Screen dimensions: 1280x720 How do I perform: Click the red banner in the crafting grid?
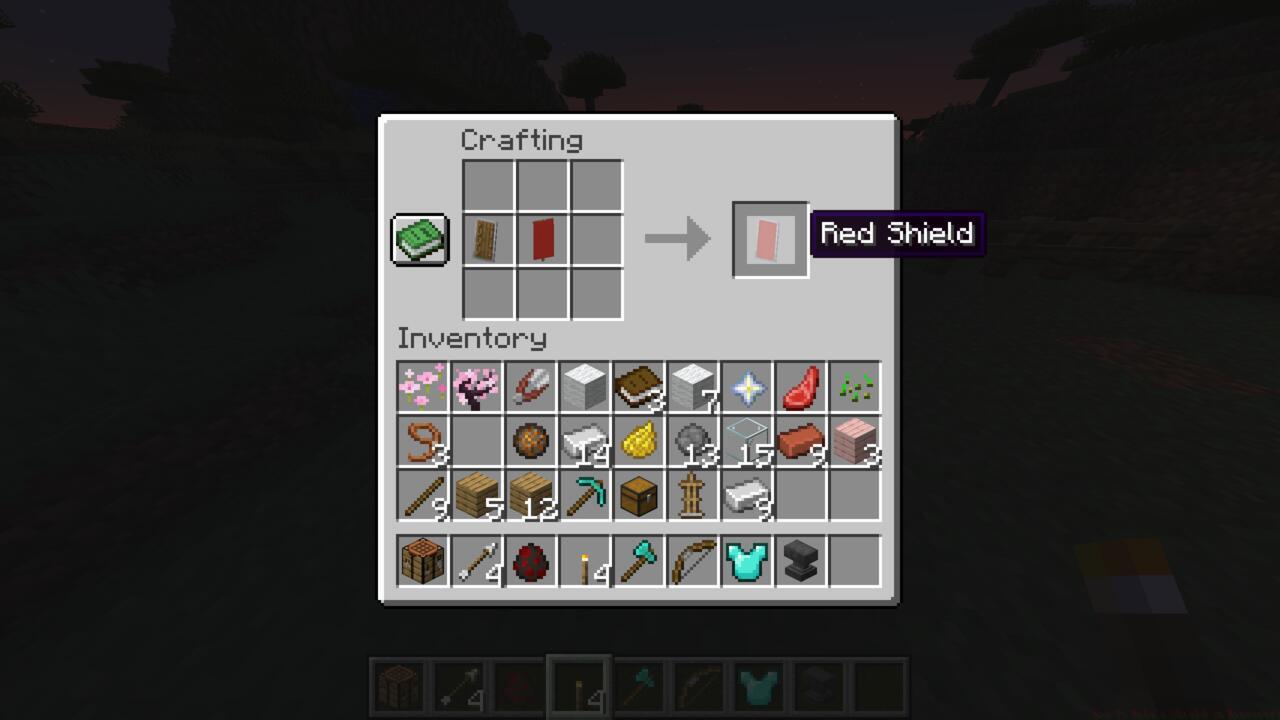[x=542, y=239]
